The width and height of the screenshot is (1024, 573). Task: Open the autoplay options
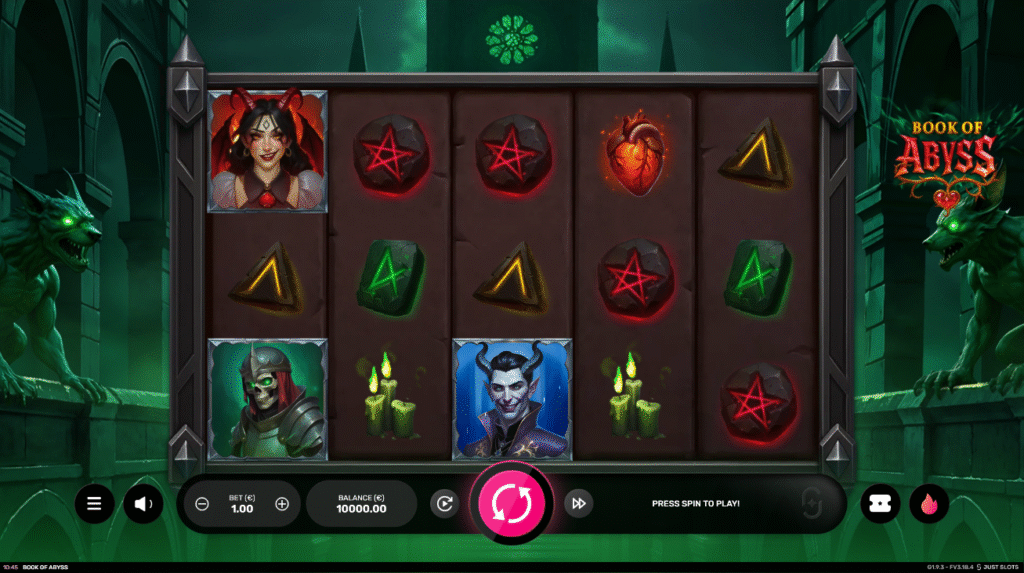coord(444,503)
